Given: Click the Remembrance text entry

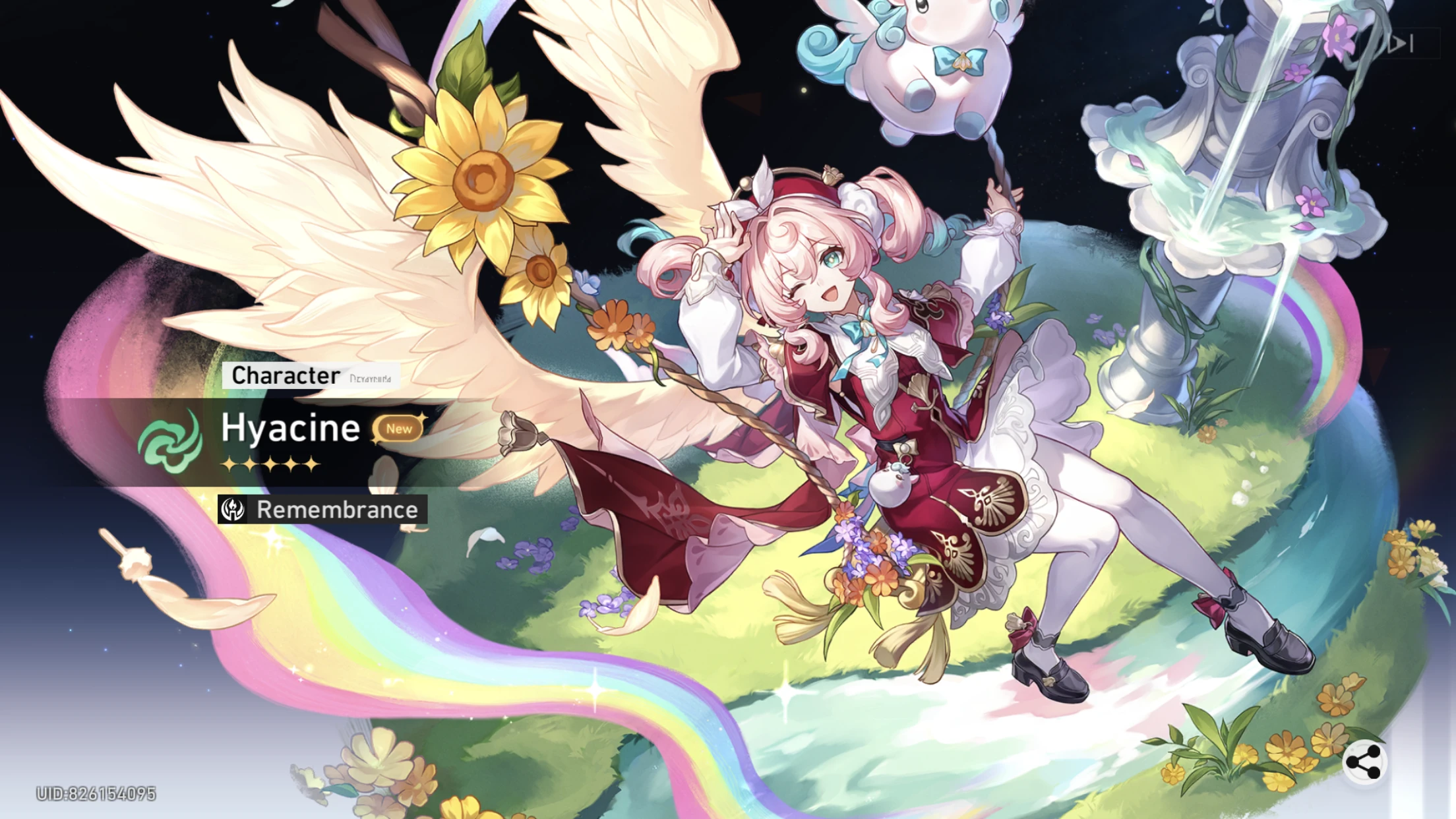Looking at the screenshot, I should pyautogui.click(x=336, y=509).
